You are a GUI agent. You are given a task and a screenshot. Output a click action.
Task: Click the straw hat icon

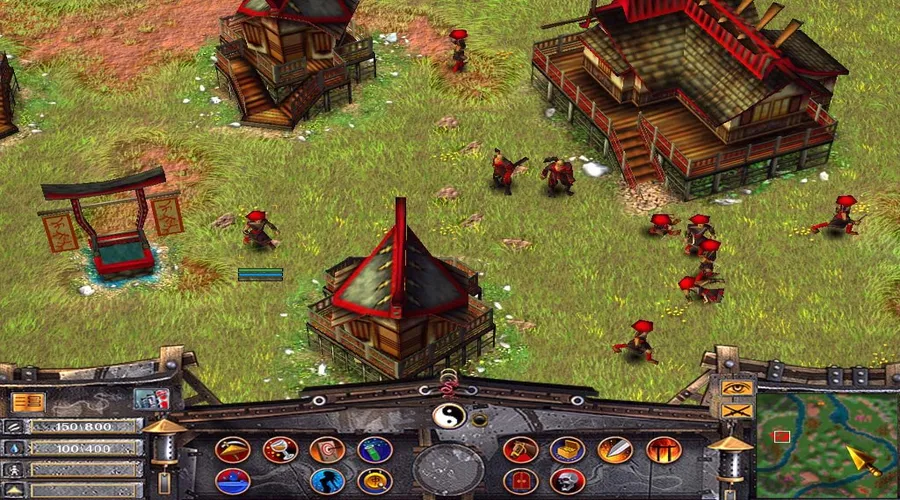pos(232,450)
